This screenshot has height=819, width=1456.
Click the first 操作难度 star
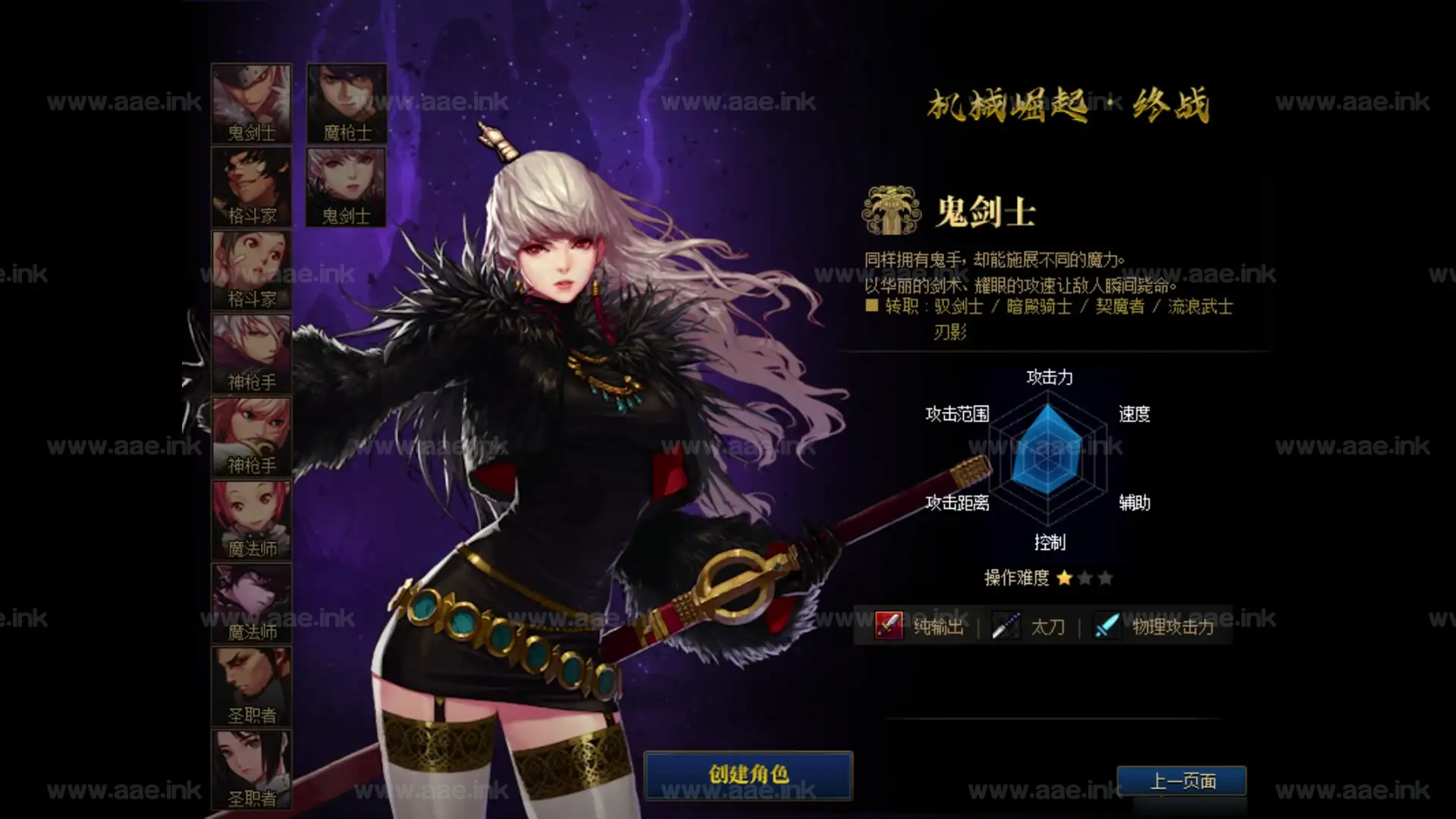point(1062,578)
